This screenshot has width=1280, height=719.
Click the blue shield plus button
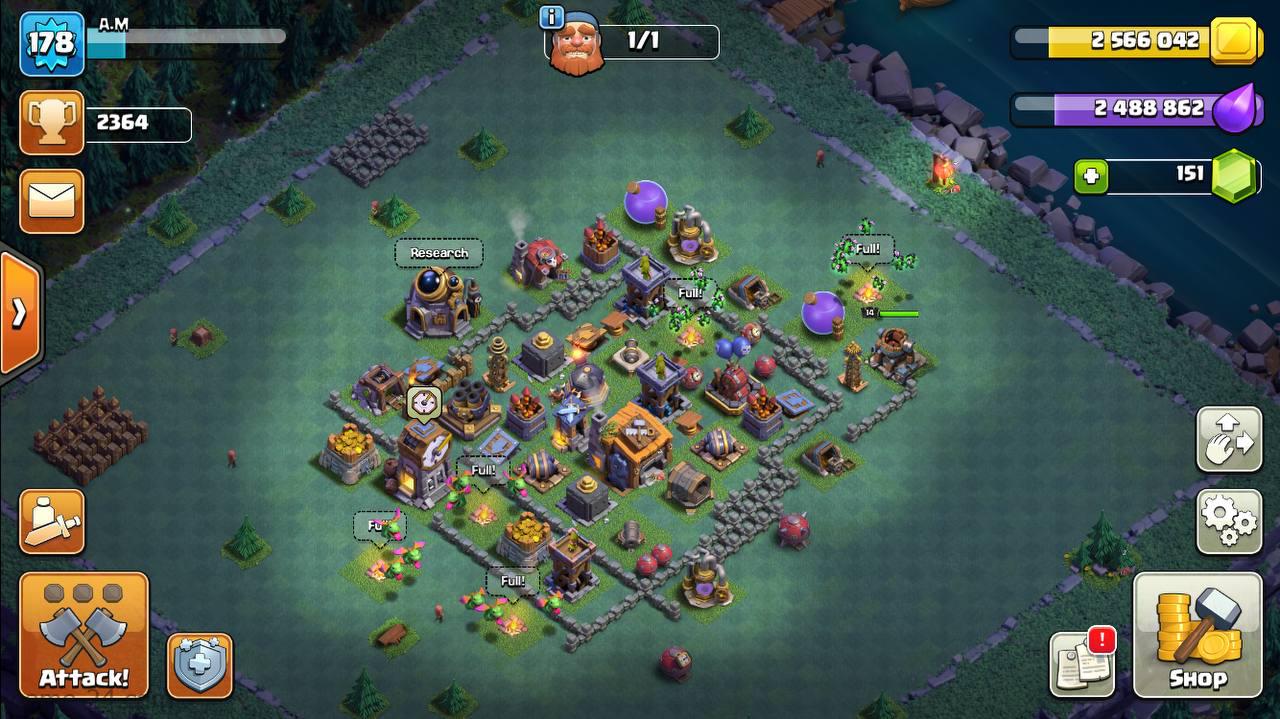200,665
